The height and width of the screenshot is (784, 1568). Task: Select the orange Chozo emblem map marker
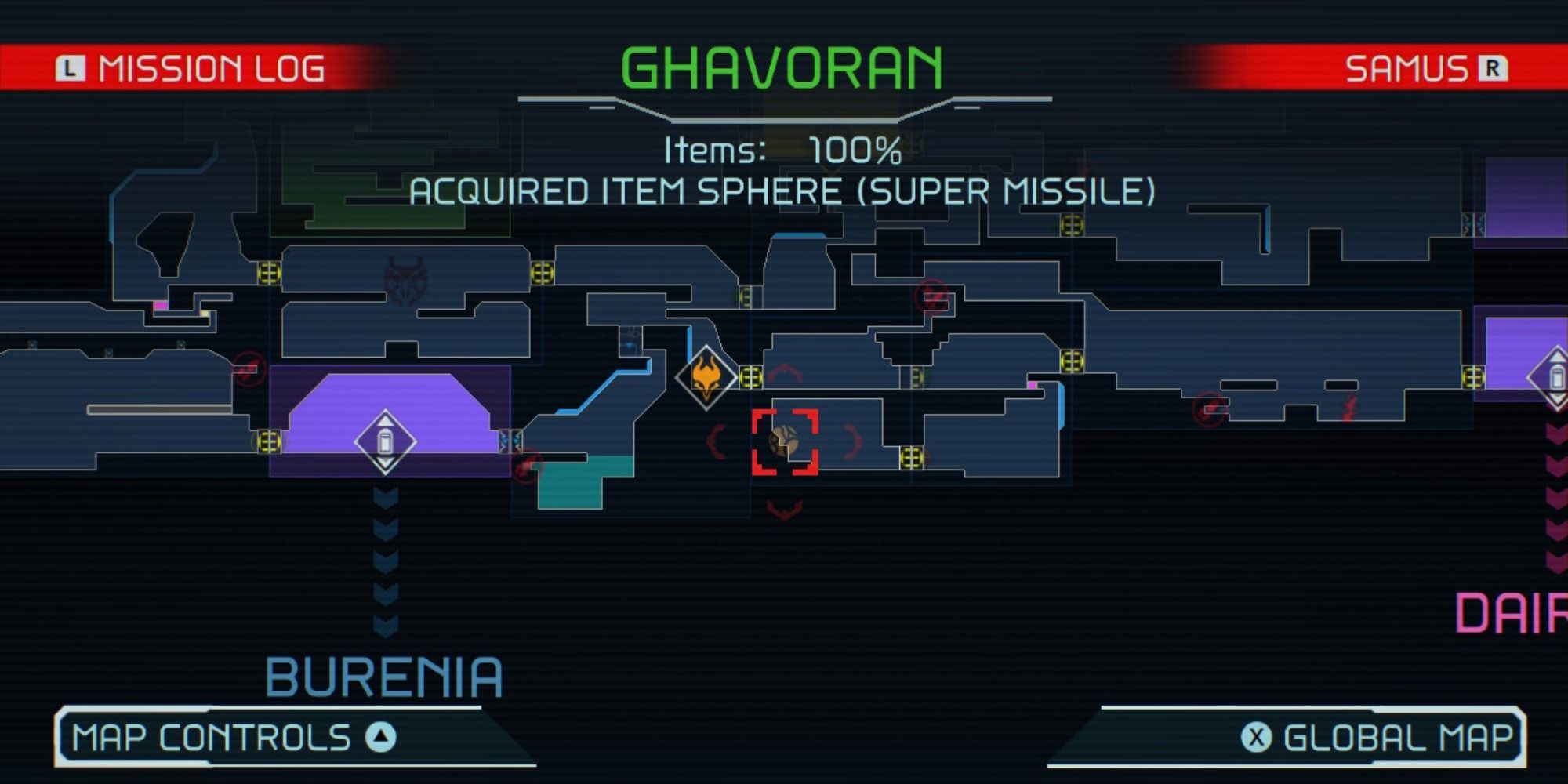pos(706,378)
